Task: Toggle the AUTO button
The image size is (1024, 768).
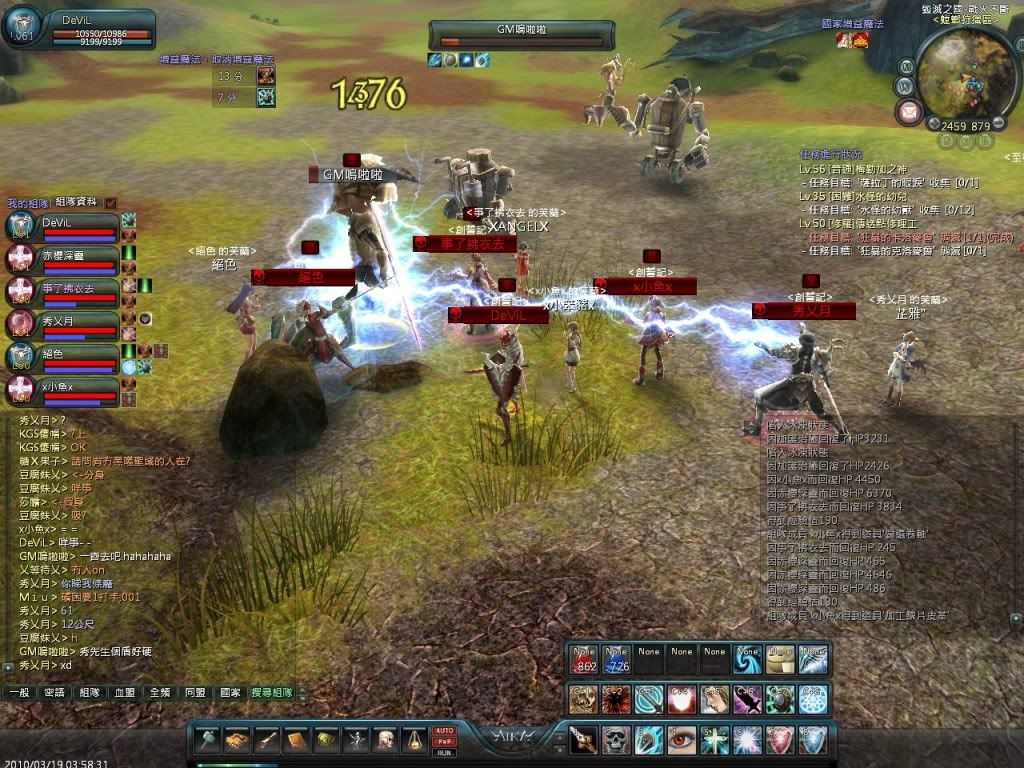Action: [445, 731]
